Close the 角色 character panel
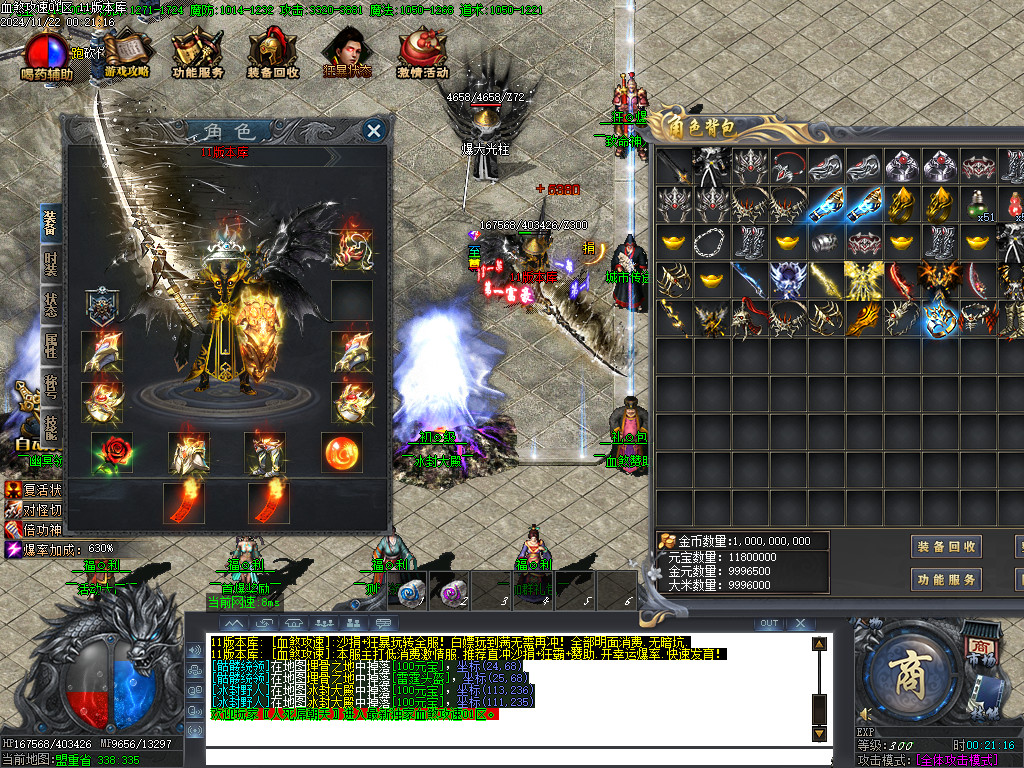 pyautogui.click(x=373, y=130)
